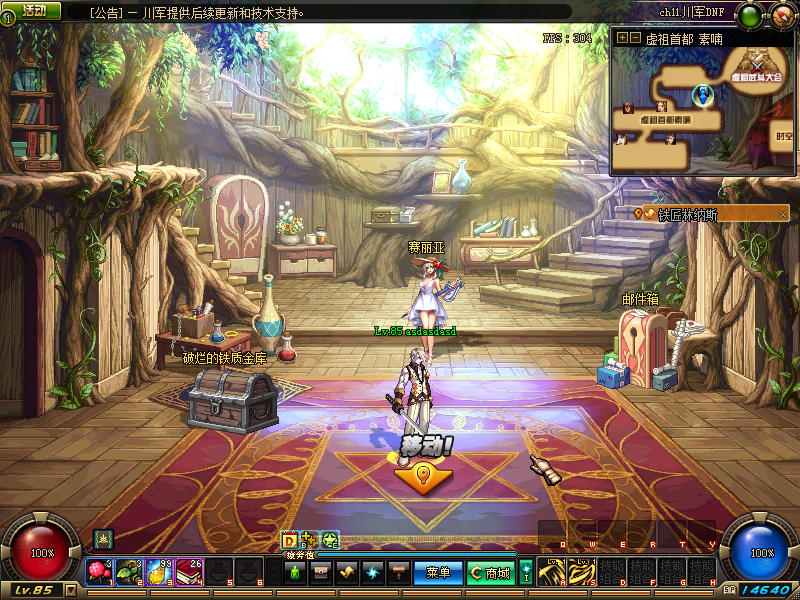Open the green character silhouette icon
Image resolution: width=800 pixels, height=600 pixels.
294,573
